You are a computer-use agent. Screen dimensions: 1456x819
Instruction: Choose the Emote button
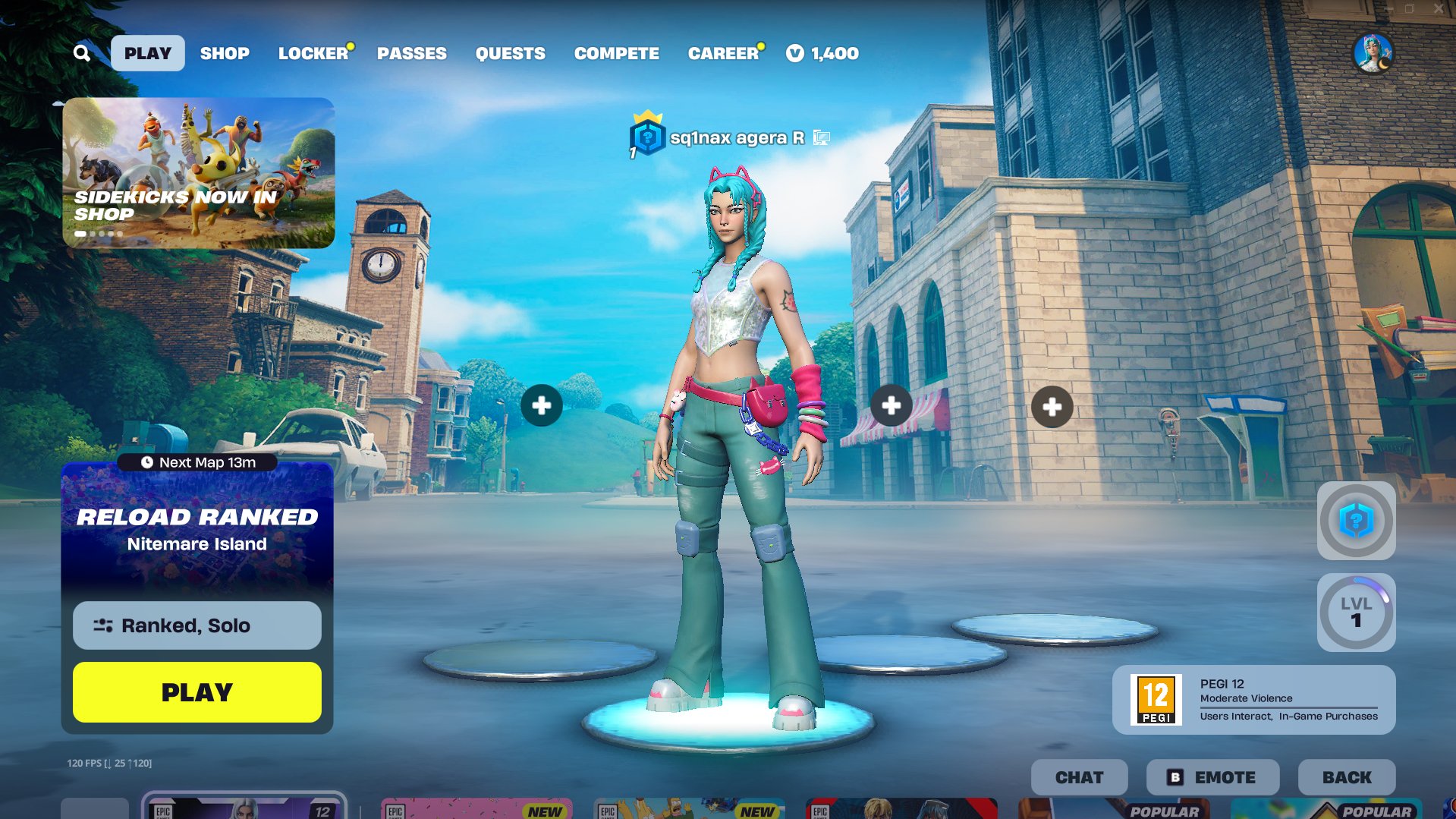(1212, 777)
